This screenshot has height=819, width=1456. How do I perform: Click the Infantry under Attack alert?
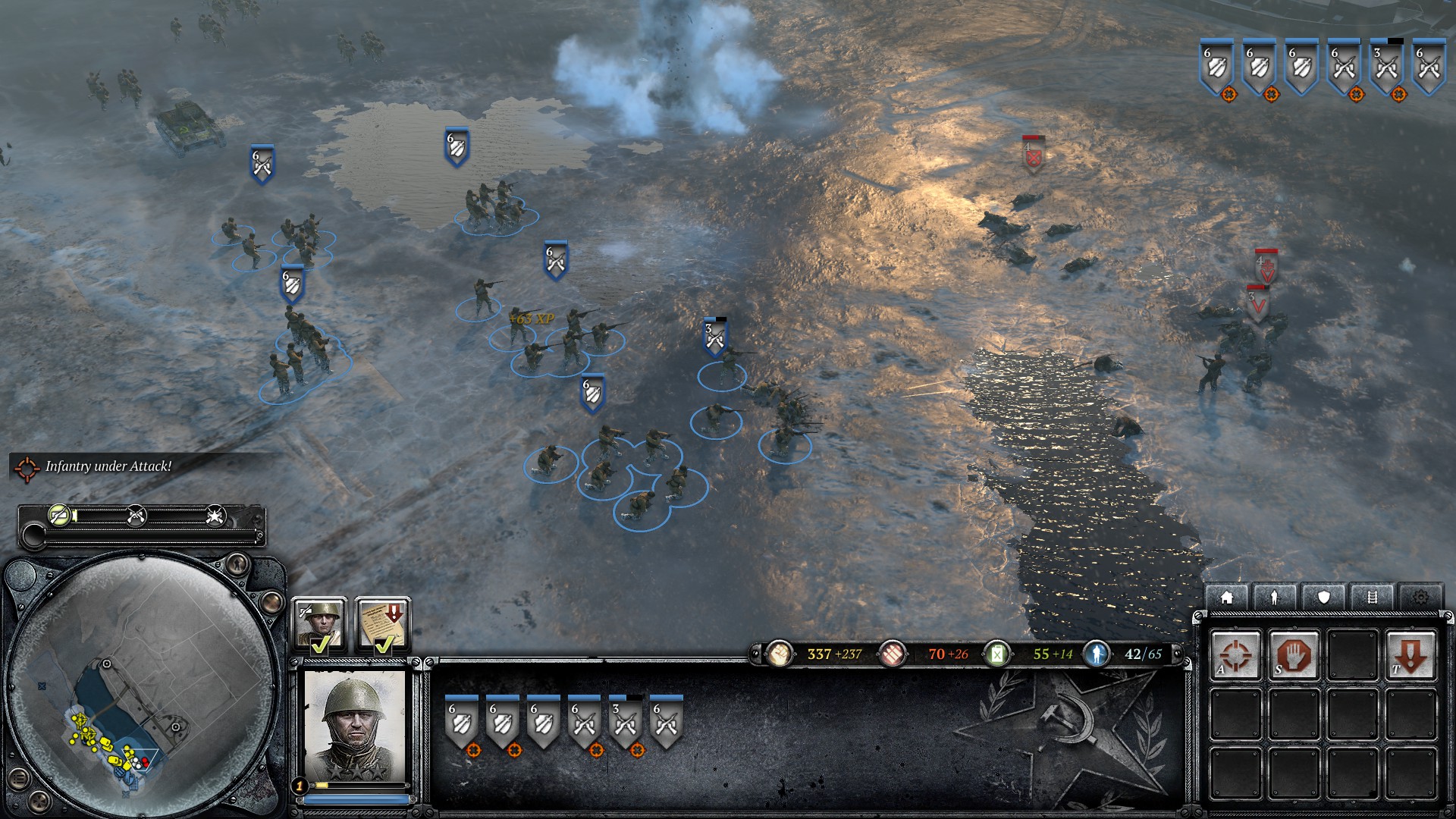108,466
